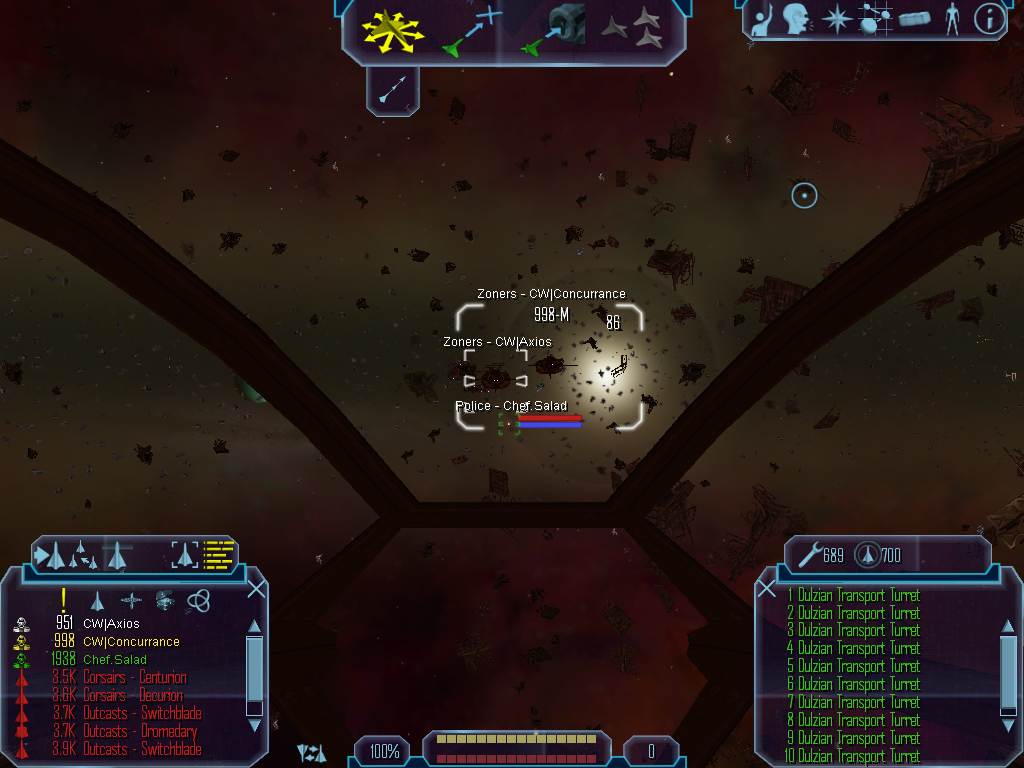Filter contacts by the ship icon

tap(97, 600)
